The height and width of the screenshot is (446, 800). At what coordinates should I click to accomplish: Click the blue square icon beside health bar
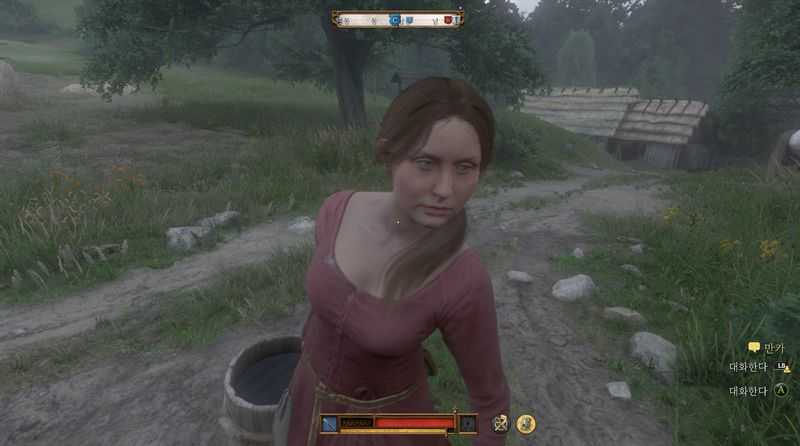pos(329,424)
